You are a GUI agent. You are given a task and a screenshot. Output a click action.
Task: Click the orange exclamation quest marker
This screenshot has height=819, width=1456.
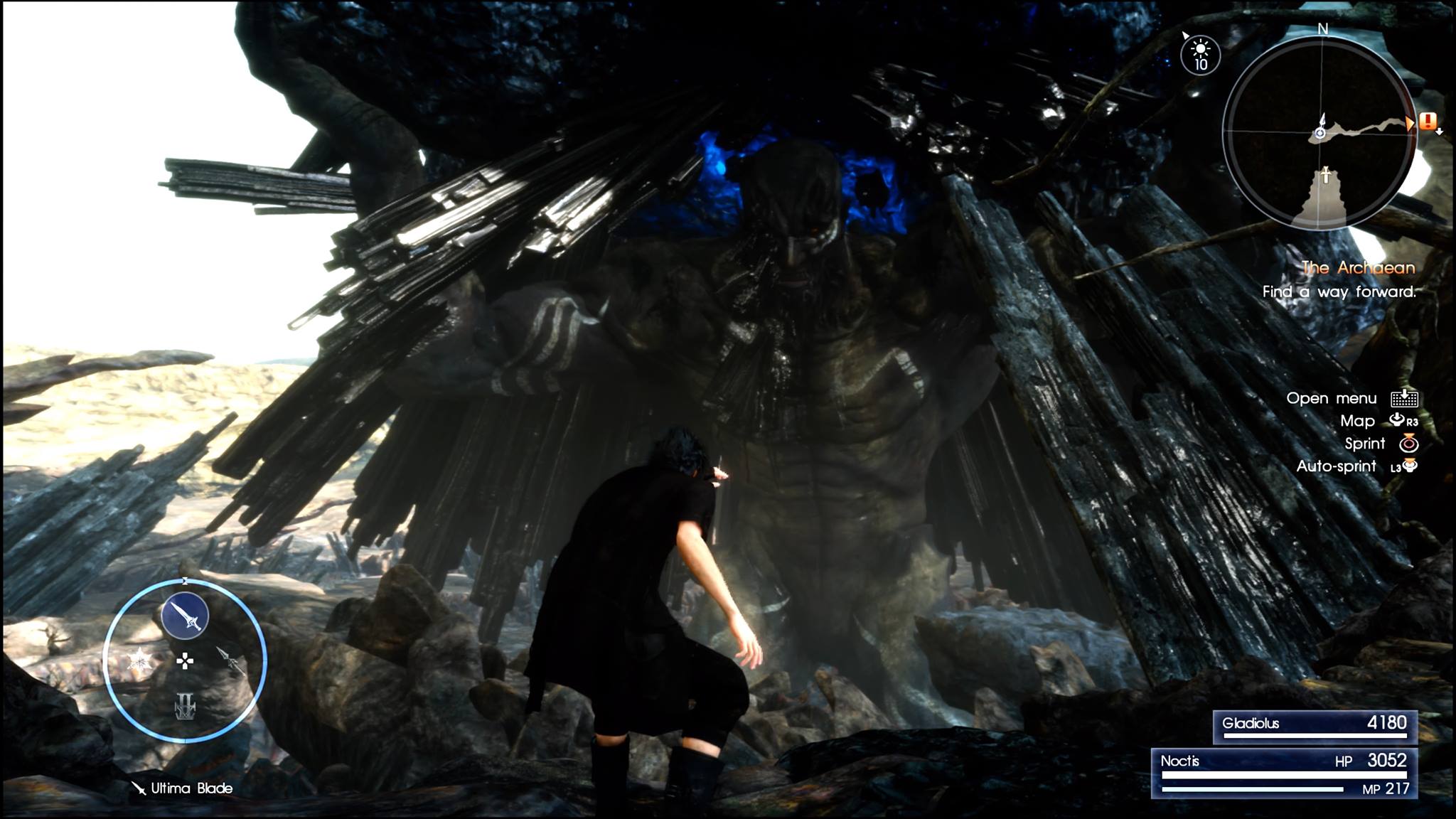click(1428, 122)
